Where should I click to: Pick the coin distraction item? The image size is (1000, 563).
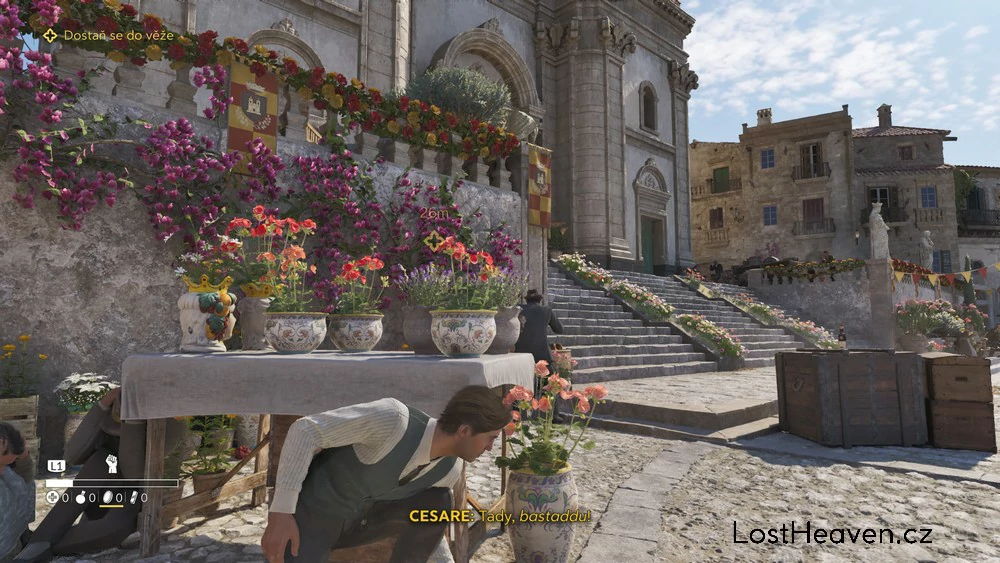click(107, 497)
